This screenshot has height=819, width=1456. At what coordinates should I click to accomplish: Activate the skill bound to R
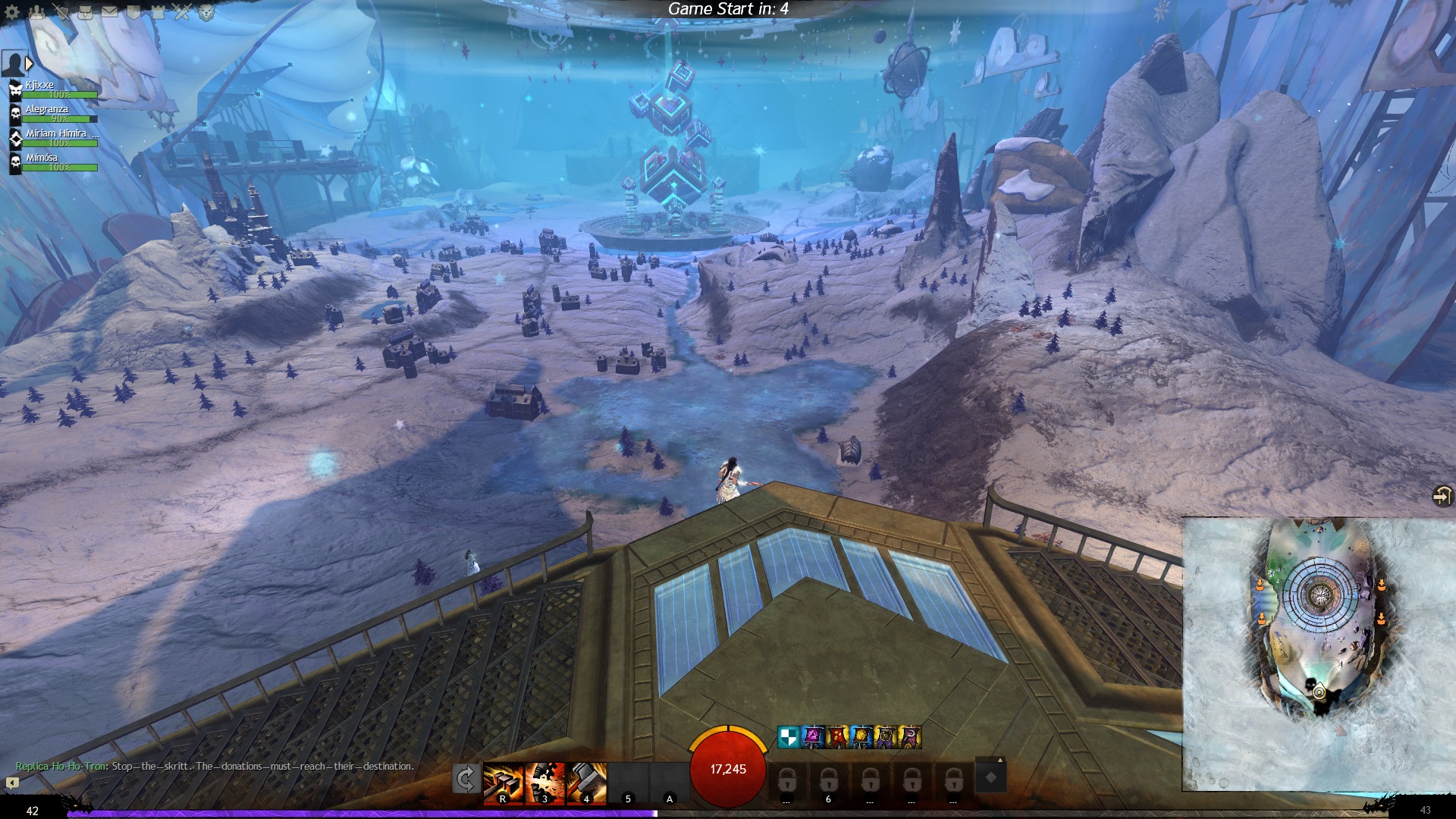click(x=504, y=783)
